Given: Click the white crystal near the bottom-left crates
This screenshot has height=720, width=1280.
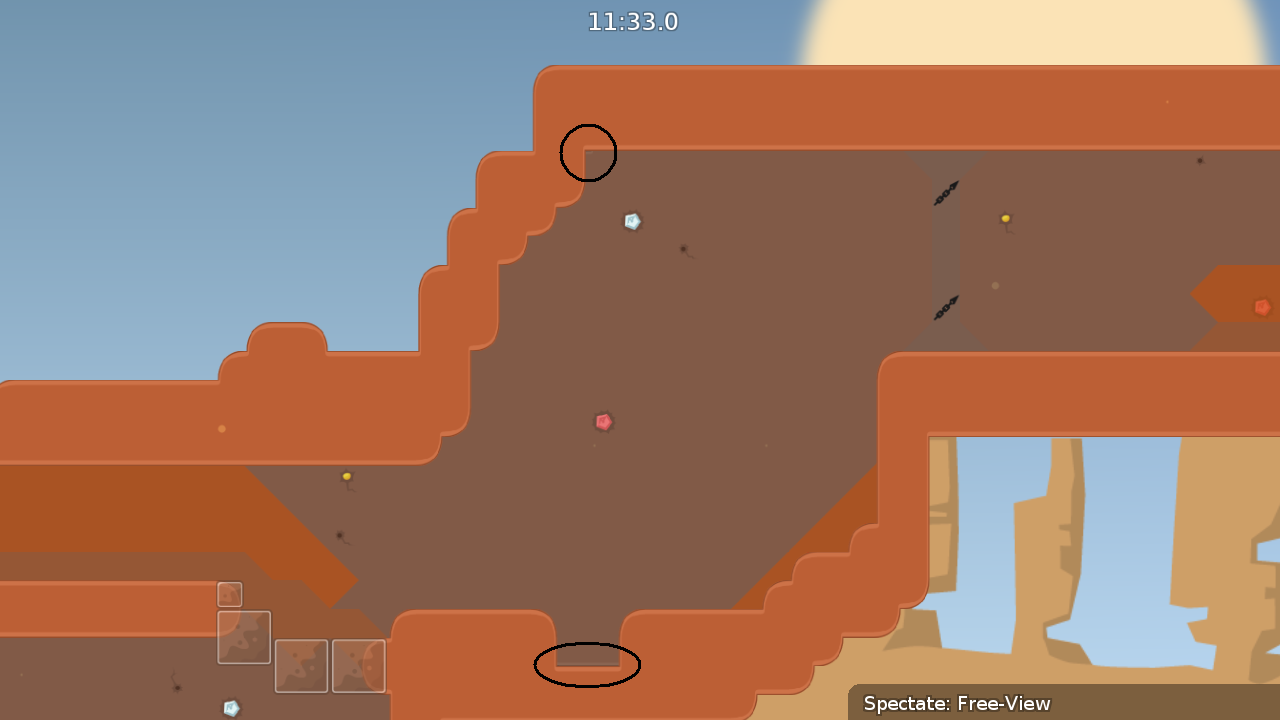Looking at the screenshot, I should [230, 709].
